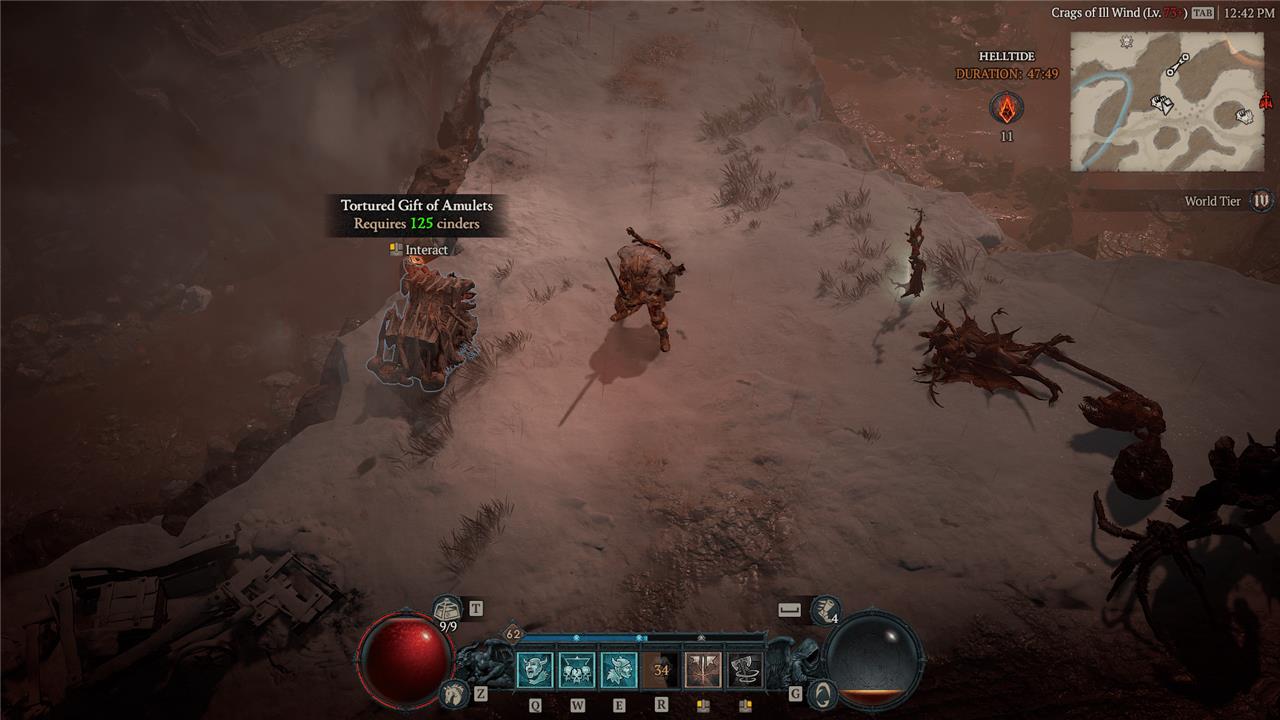Click the Helltide cinders flame icon
The width and height of the screenshot is (1280, 720).
click(1006, 108)
